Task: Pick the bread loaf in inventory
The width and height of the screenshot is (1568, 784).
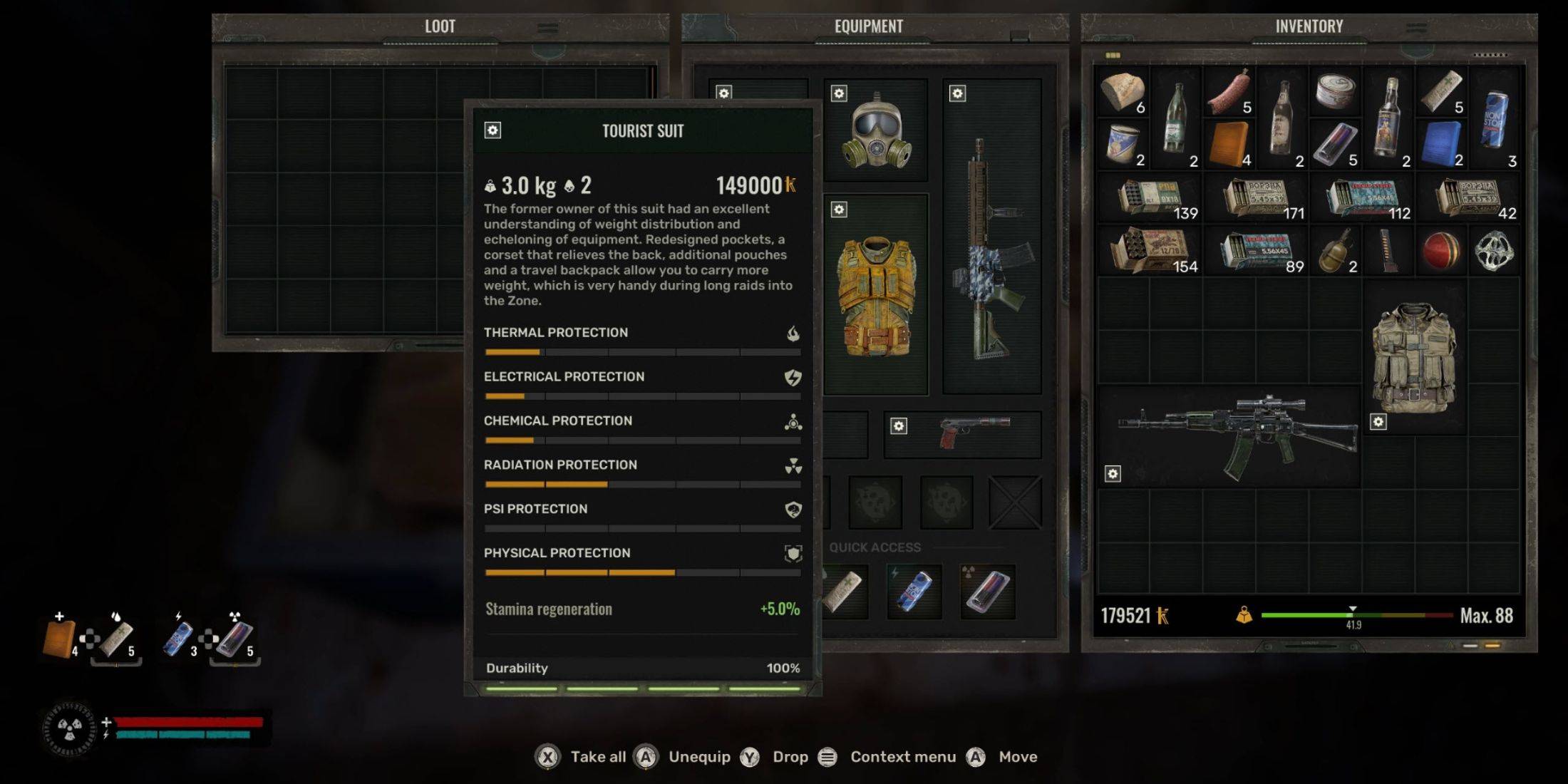Action: pyautogui.click(x=1123, y=92)
